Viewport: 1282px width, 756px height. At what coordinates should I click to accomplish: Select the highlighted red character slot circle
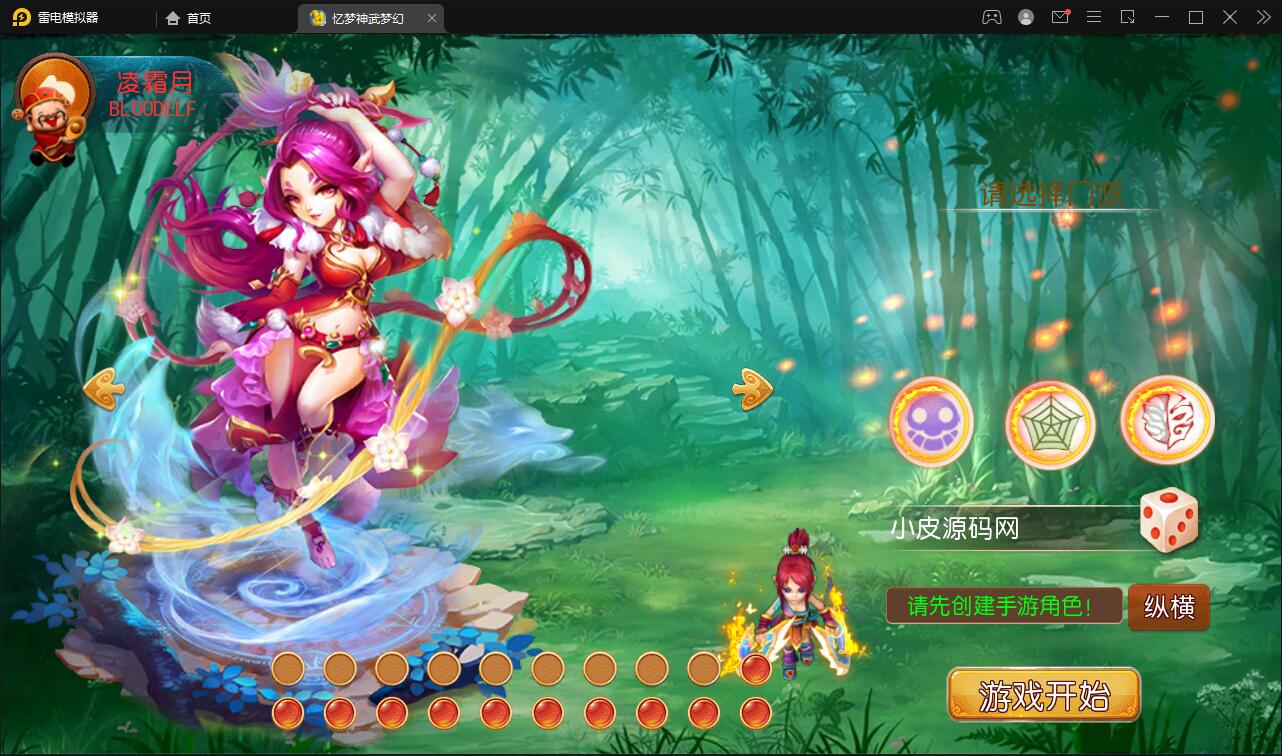[x=757, y=668]
